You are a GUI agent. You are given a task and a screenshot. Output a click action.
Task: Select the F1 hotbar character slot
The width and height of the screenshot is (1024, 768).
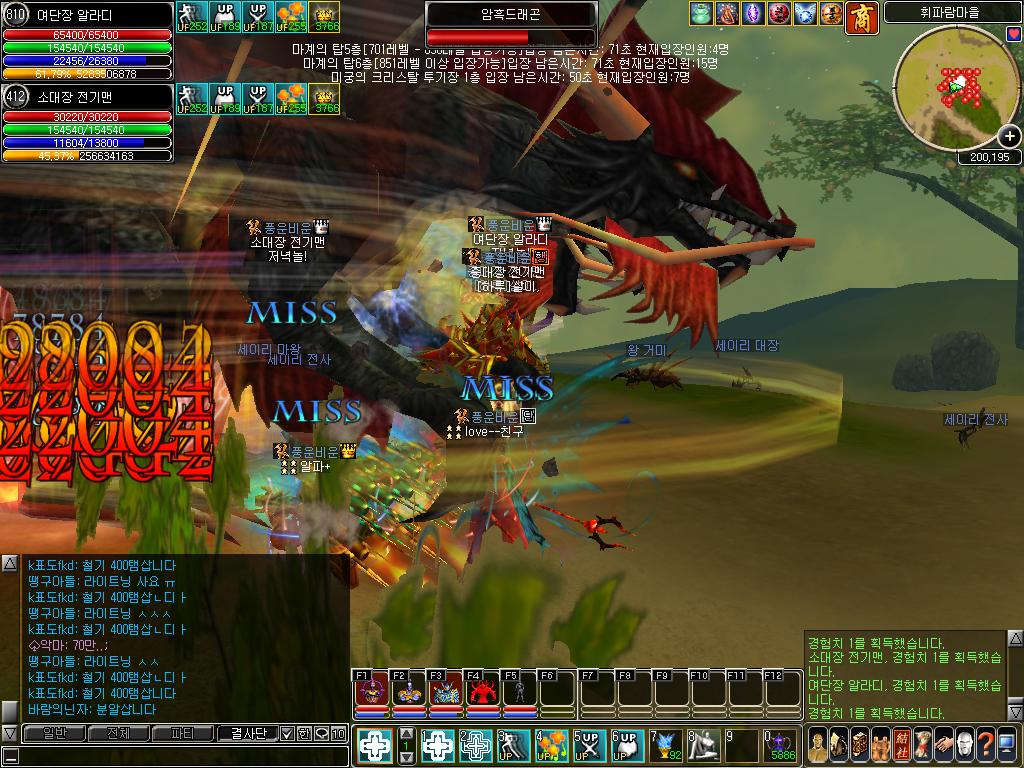pos(371,690)
